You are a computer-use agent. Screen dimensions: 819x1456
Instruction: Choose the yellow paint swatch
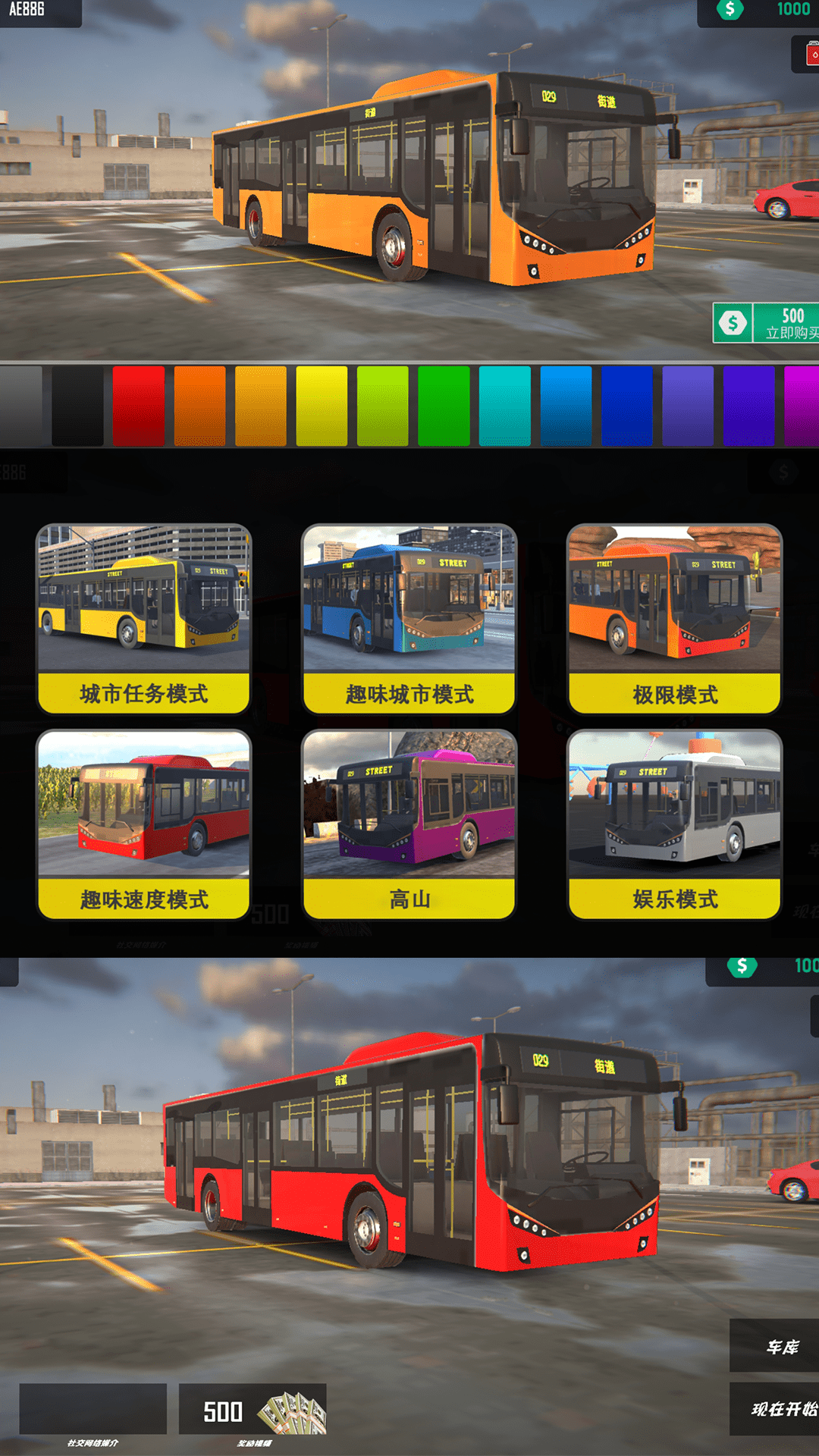[x=322, y=406]
